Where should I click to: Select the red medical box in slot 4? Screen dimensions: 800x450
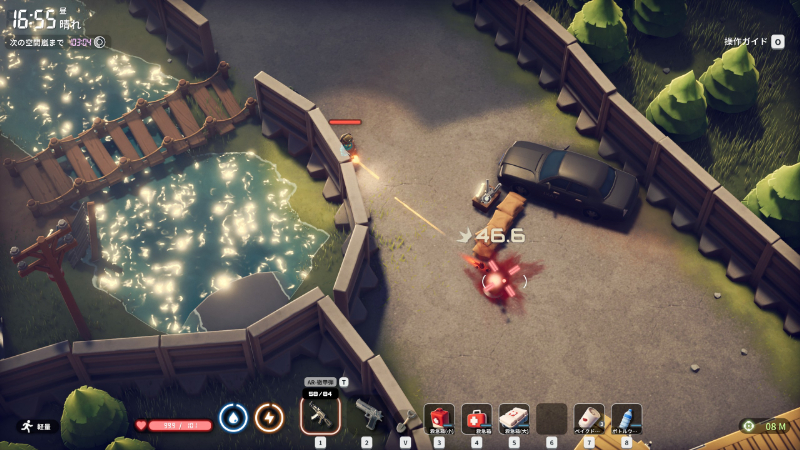coord(476,417)
